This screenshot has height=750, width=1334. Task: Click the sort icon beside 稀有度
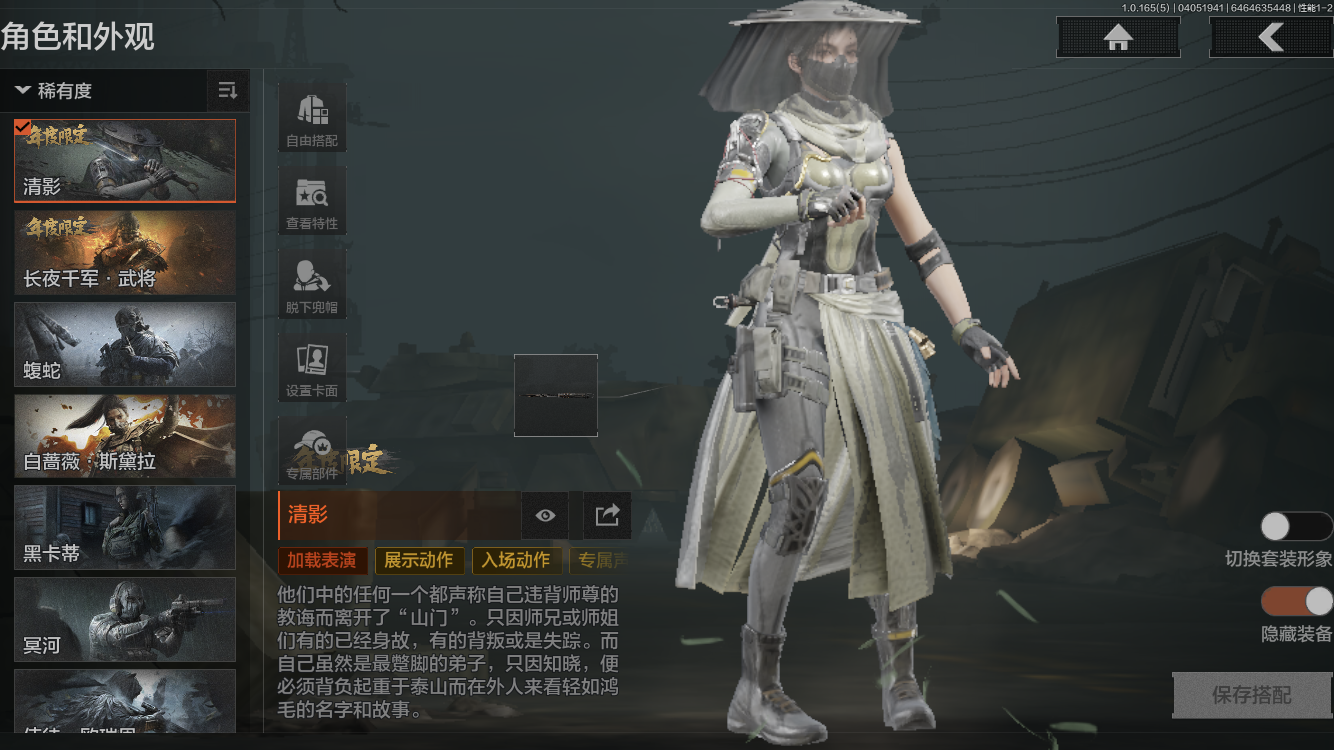click(x=227, y=91)
